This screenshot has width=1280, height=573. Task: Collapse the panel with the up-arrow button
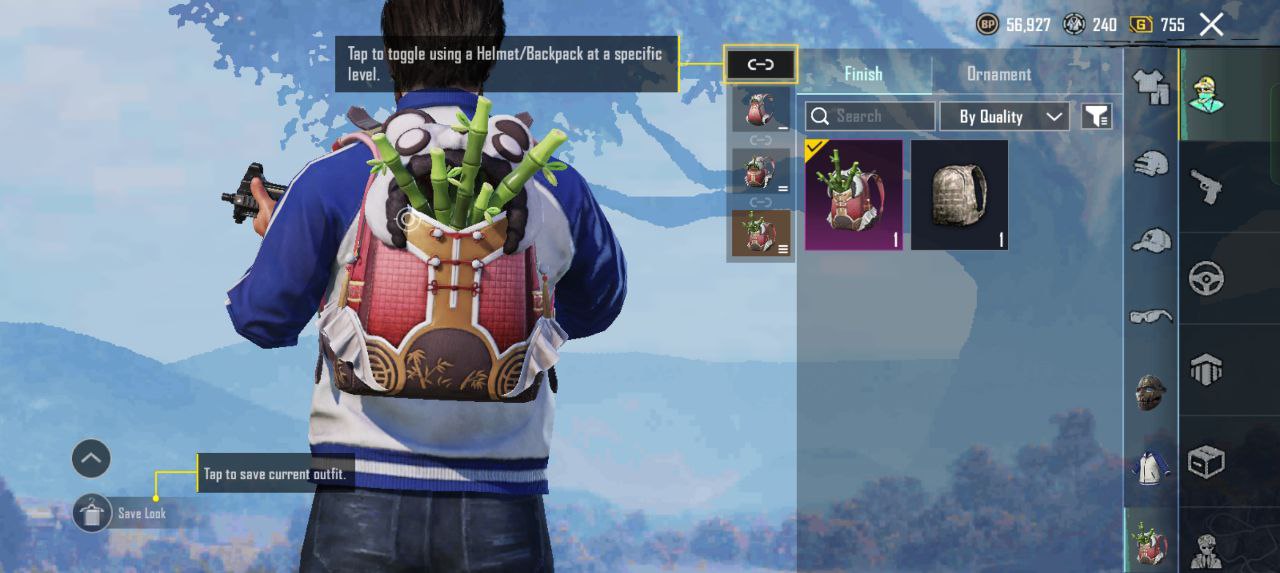(91, 459)
